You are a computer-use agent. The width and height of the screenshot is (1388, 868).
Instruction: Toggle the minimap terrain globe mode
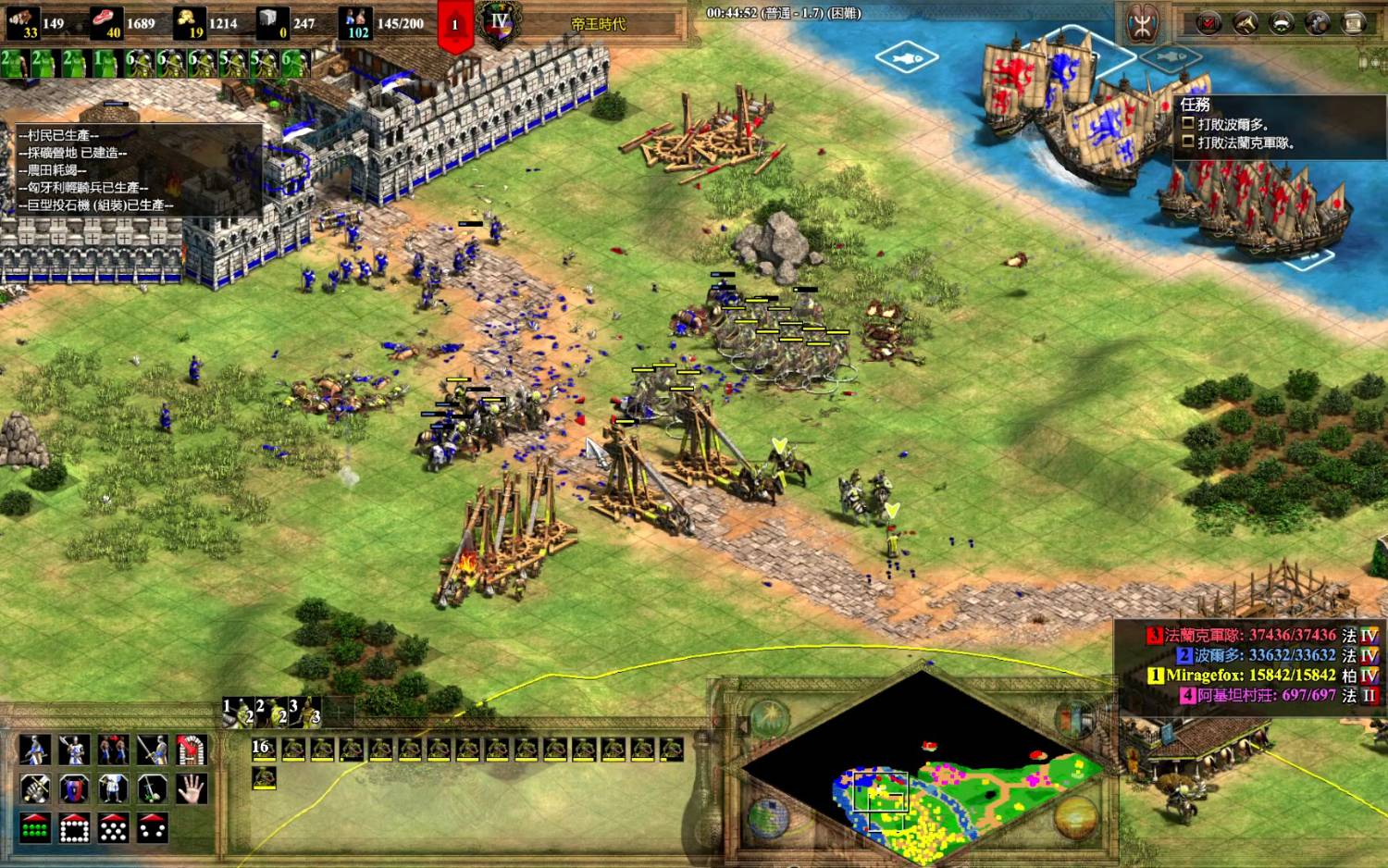pos(767,818)
